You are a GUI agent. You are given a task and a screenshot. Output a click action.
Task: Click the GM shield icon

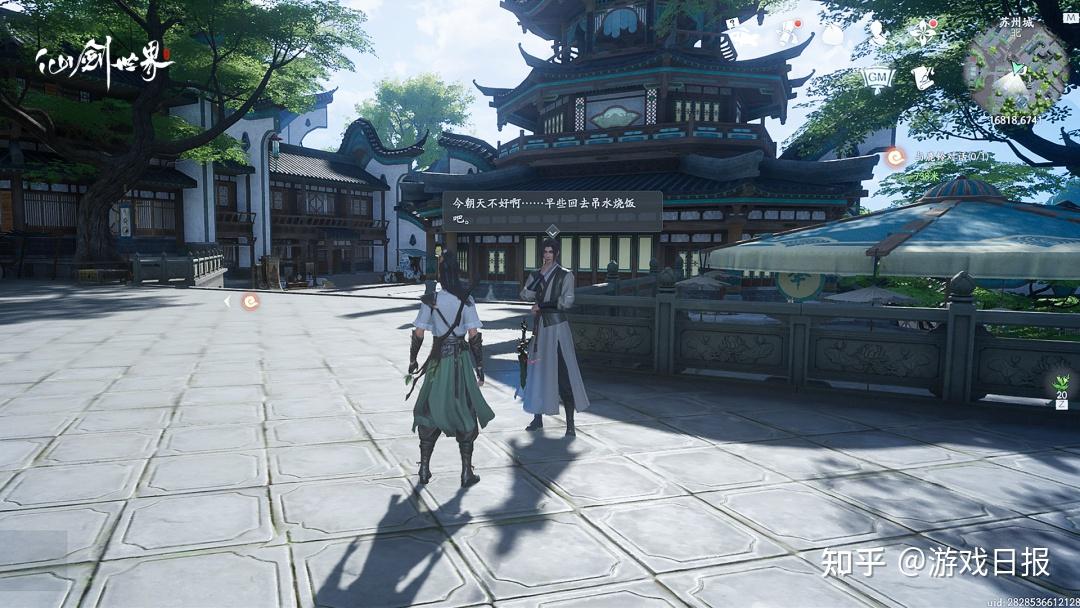[877, 77]
